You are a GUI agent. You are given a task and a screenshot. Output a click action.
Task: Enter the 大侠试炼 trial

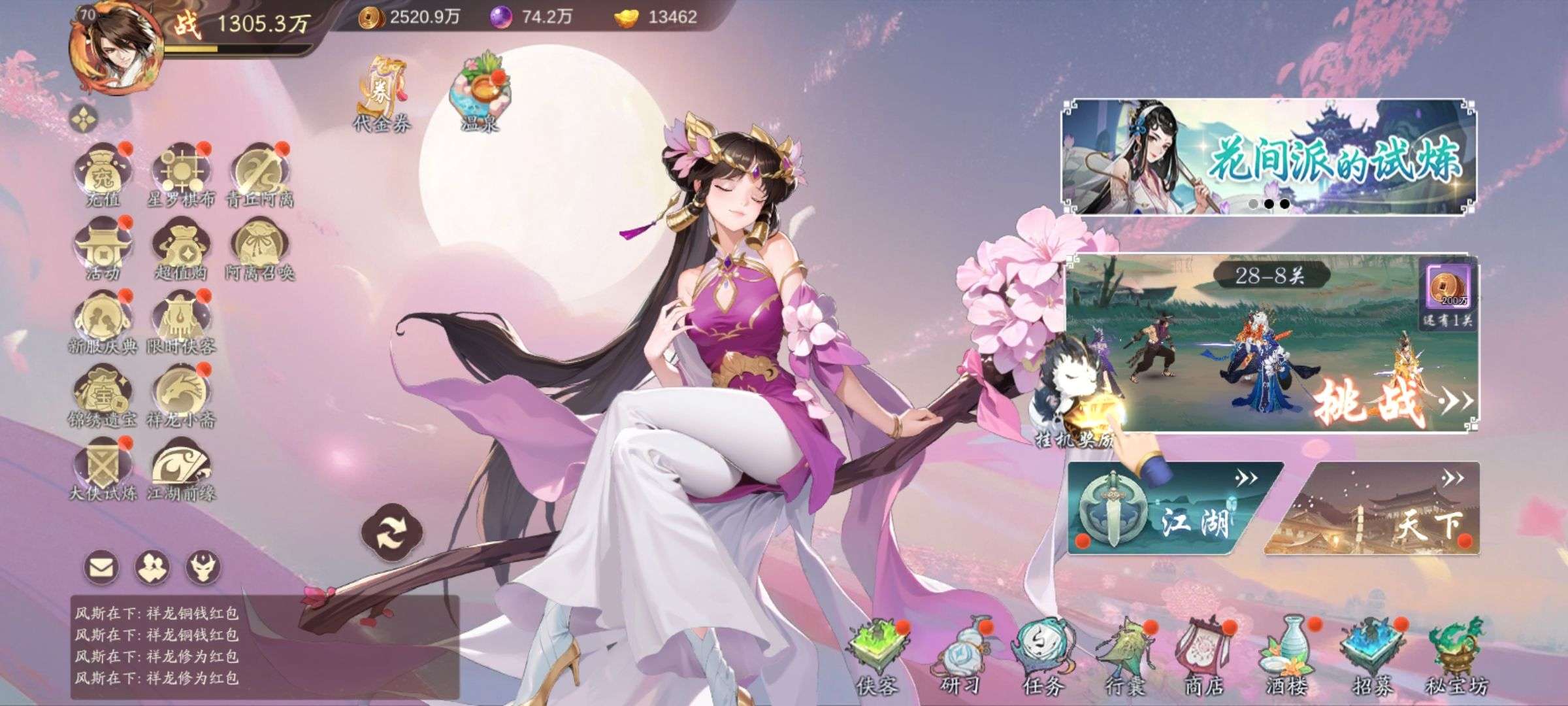click(103, 467)
